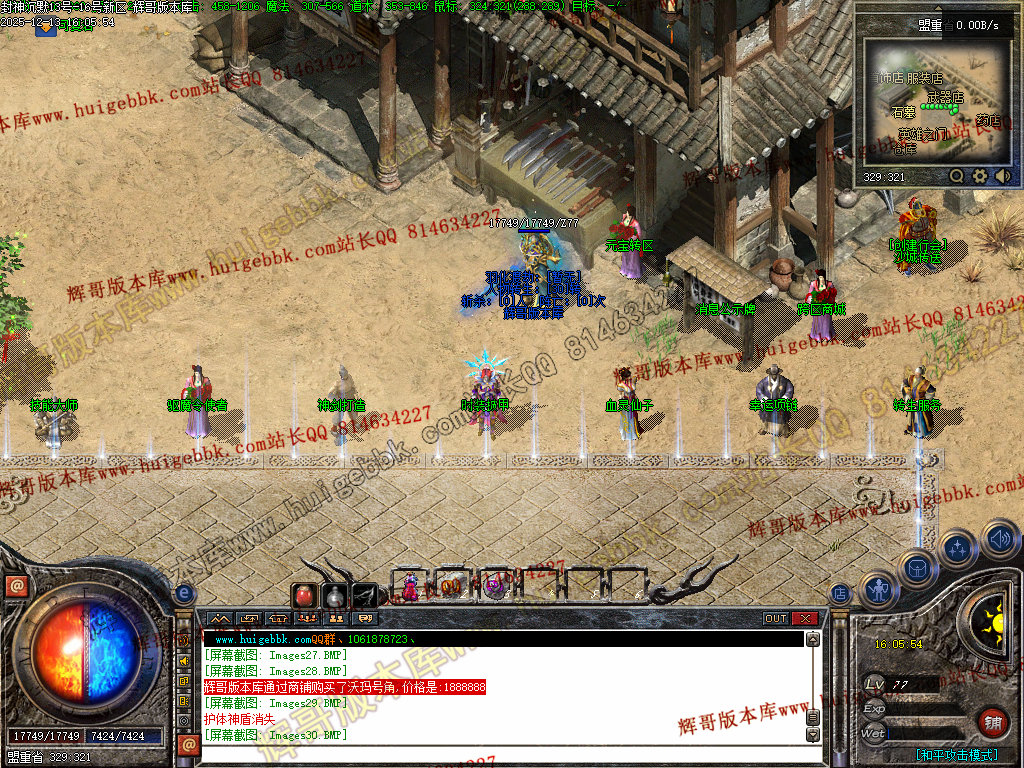Open settings via minimap gear icon
This screenshot has height=768, width=1024.
(980, 176)
